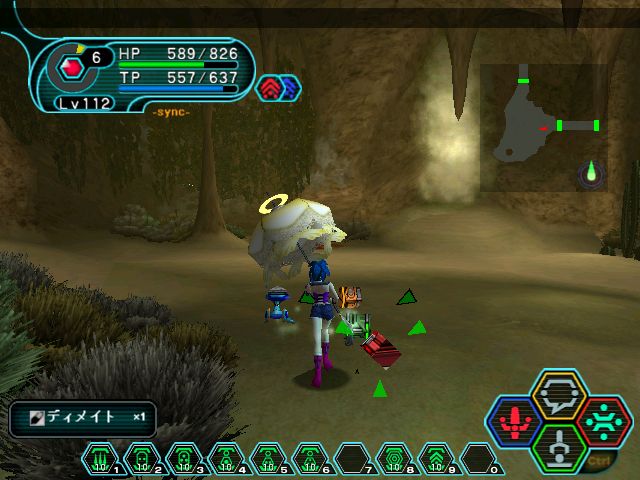Select the ディメイト item pickup notification

(x=83, y=418)
